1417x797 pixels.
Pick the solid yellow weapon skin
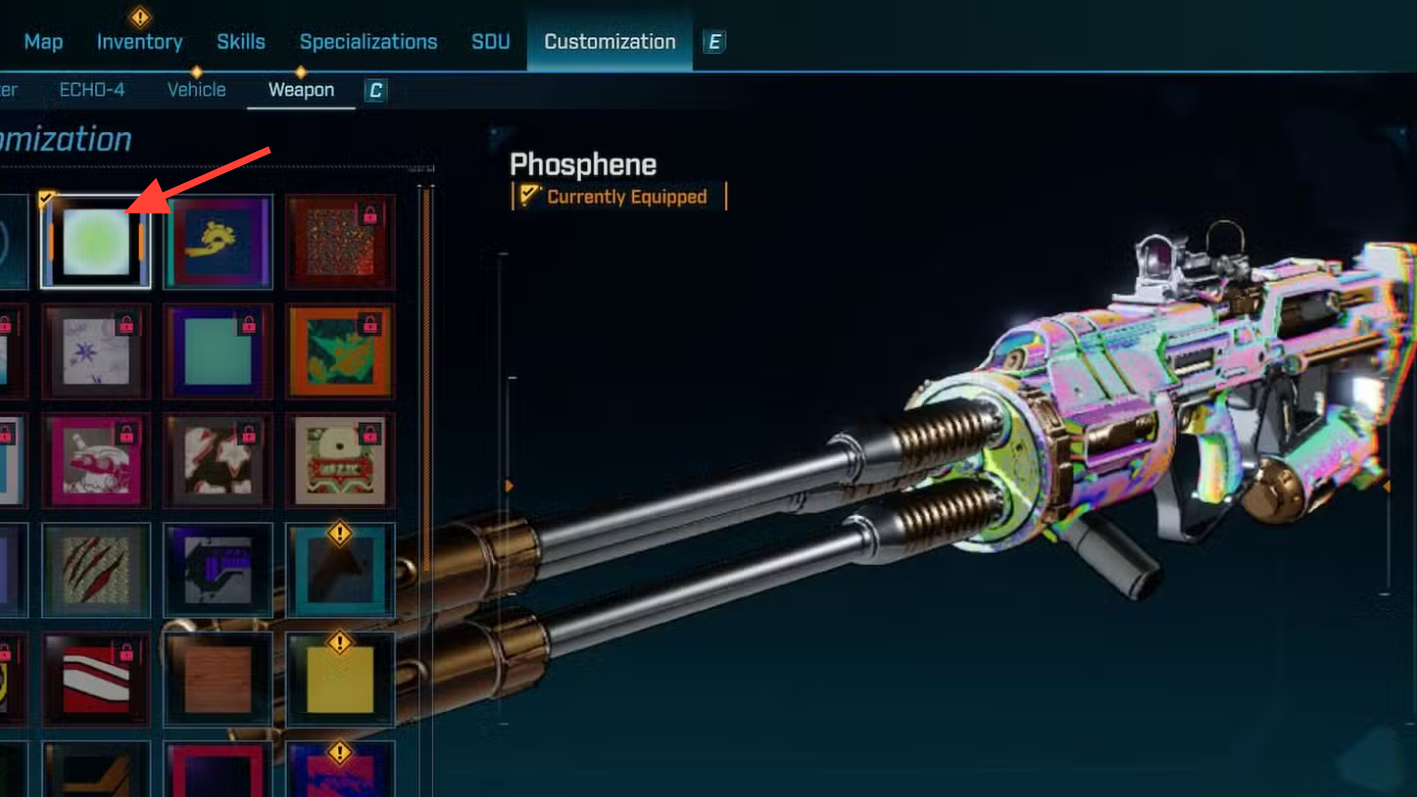click(340, 679)
